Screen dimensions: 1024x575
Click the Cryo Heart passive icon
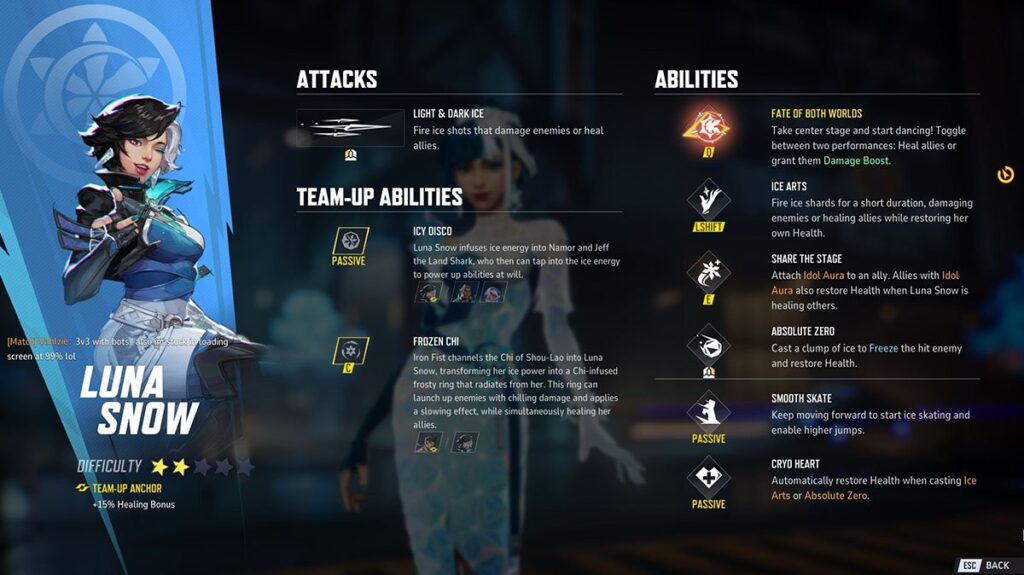click(x=708, y=476)
